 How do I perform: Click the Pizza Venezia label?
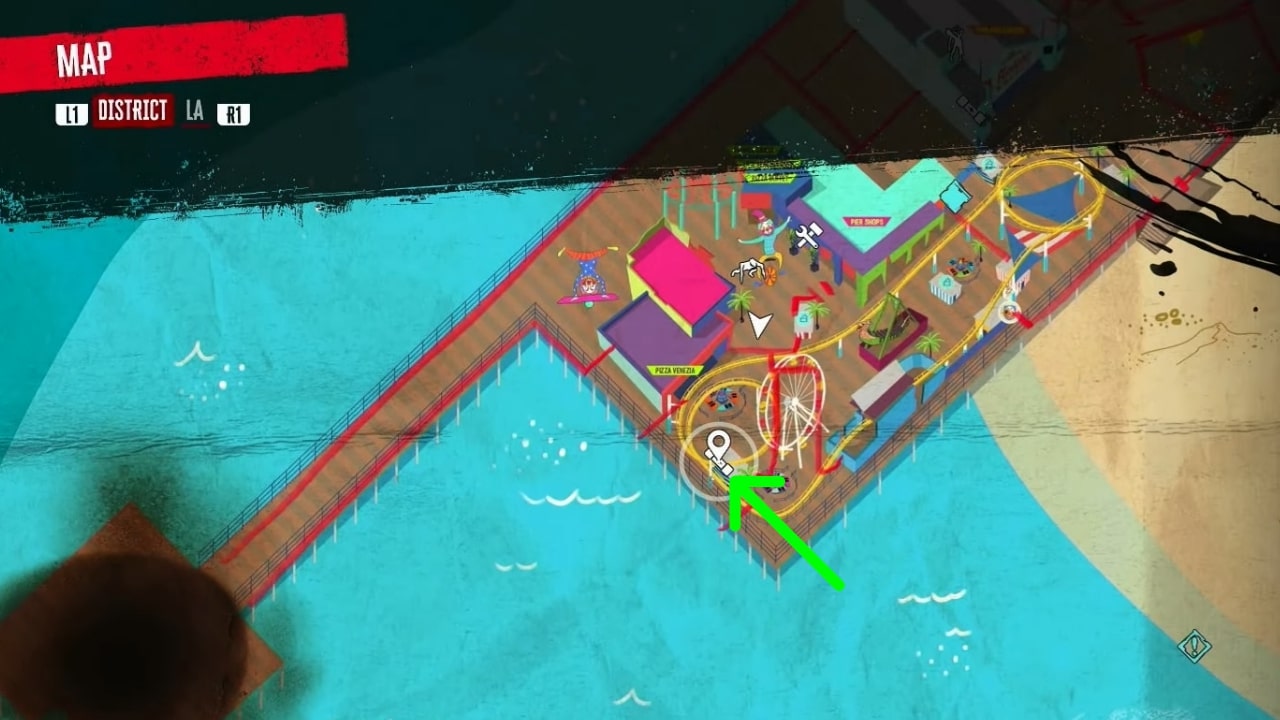click(675, 370)
